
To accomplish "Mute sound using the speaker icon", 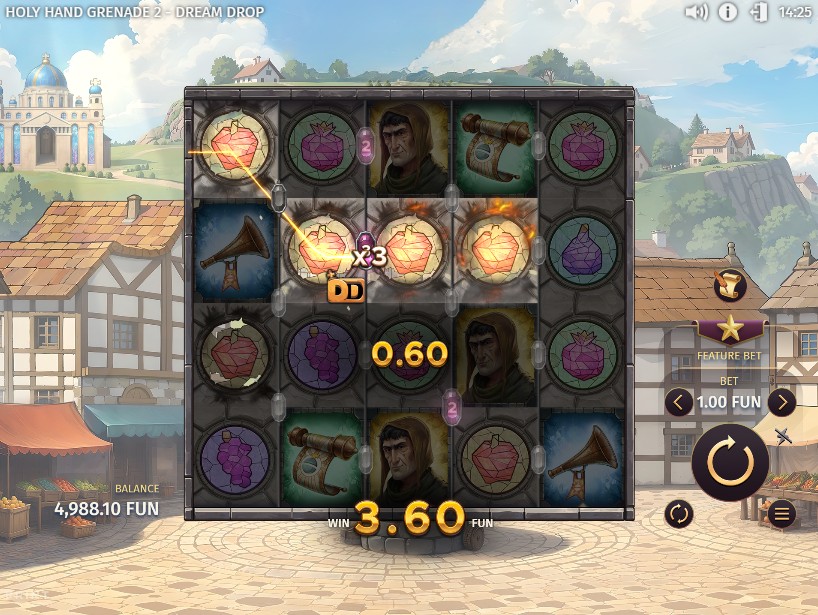I will 696,12.
